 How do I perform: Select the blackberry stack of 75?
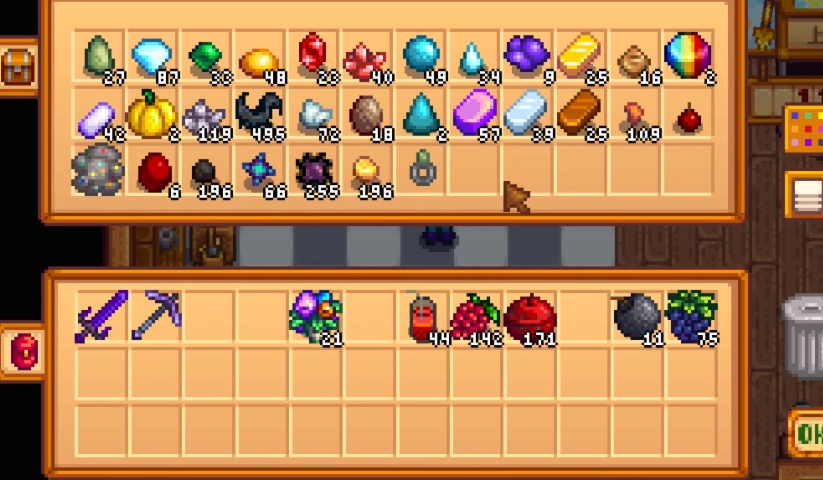(x=692, y=317)
